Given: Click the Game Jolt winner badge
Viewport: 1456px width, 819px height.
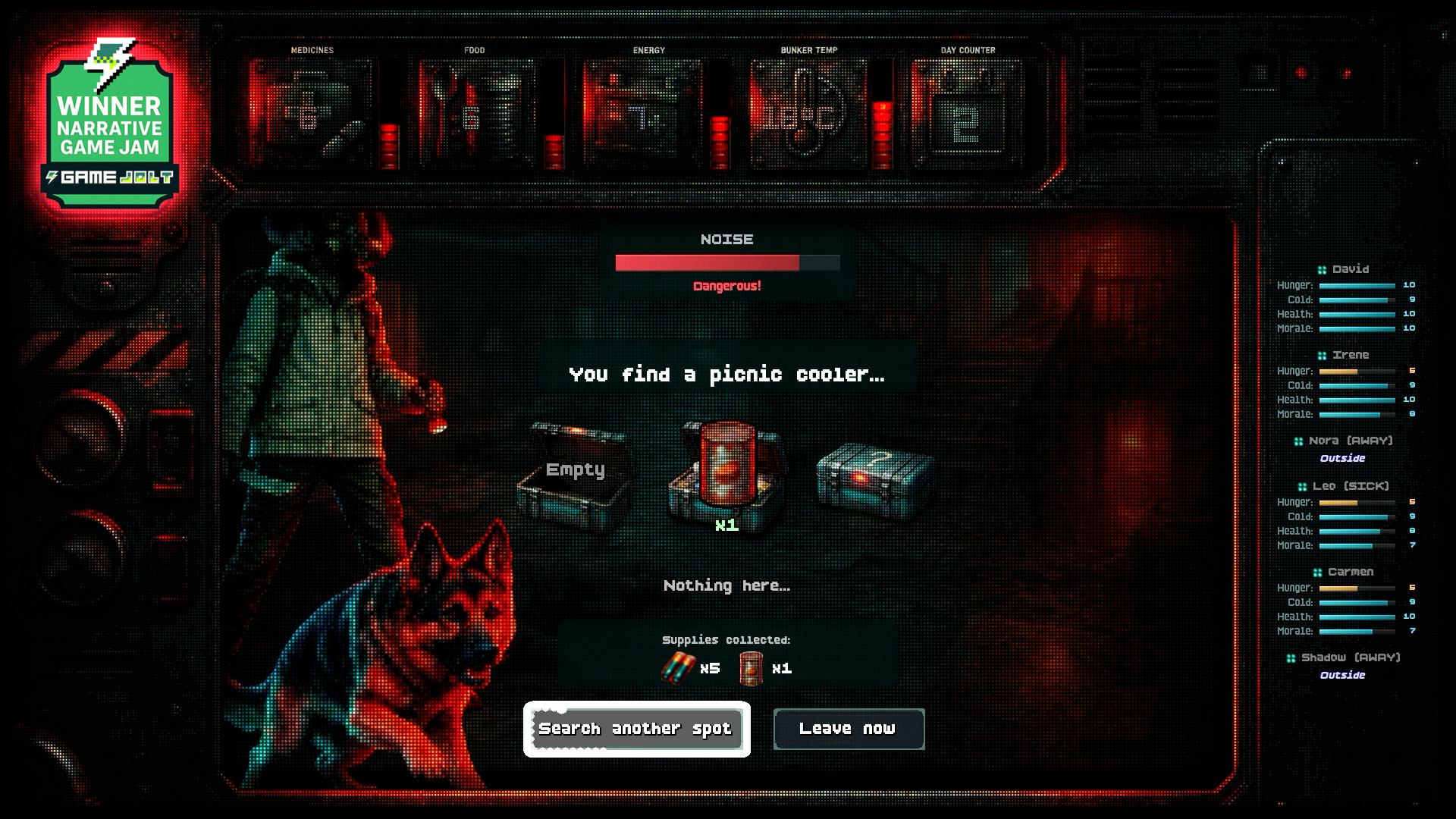Looking at the screenshot, I should (110, 125).
